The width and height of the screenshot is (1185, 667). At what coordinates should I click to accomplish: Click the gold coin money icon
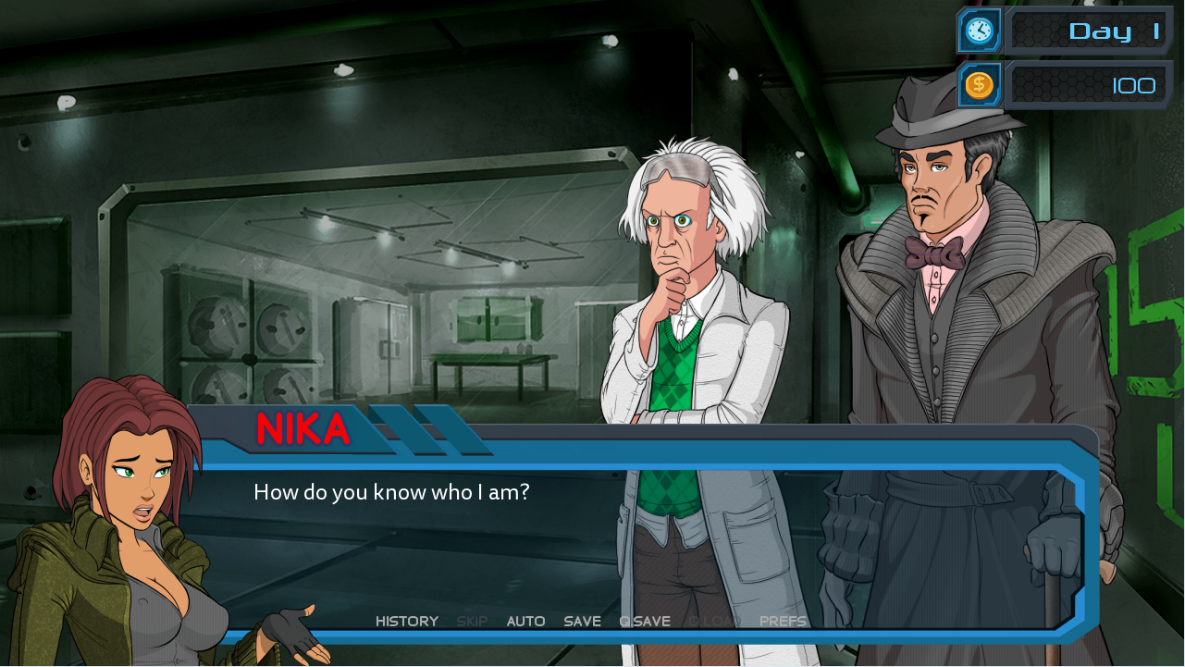[x=979, y=85]
